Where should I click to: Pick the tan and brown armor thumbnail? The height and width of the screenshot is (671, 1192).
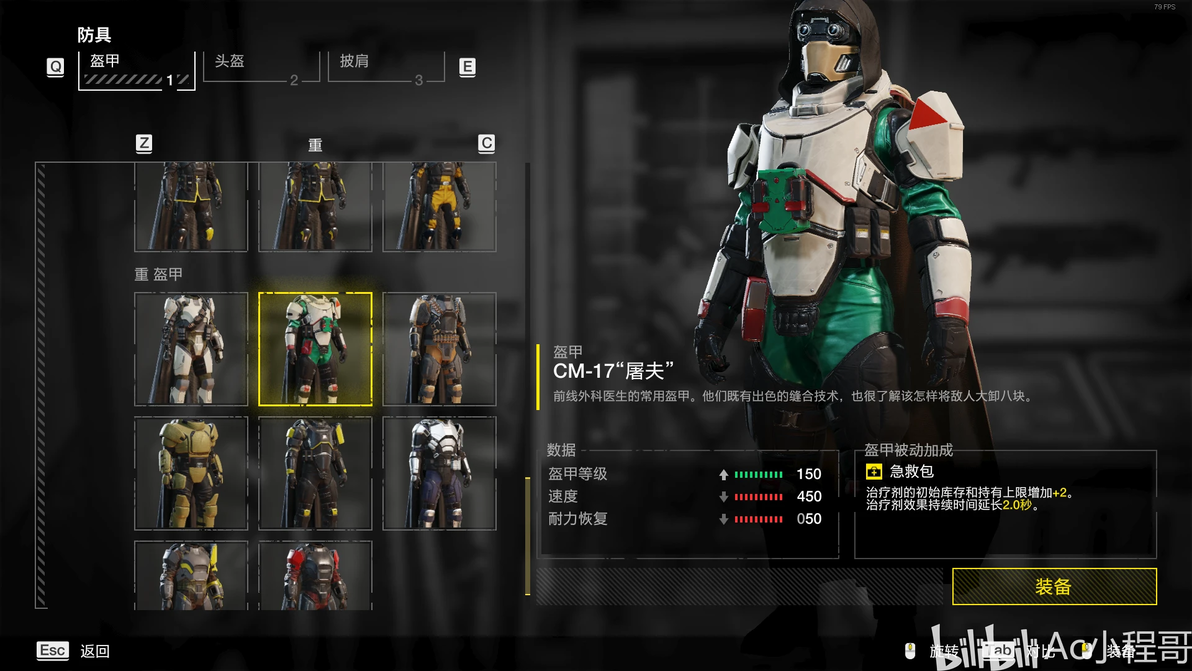click(x=439, y=349)
